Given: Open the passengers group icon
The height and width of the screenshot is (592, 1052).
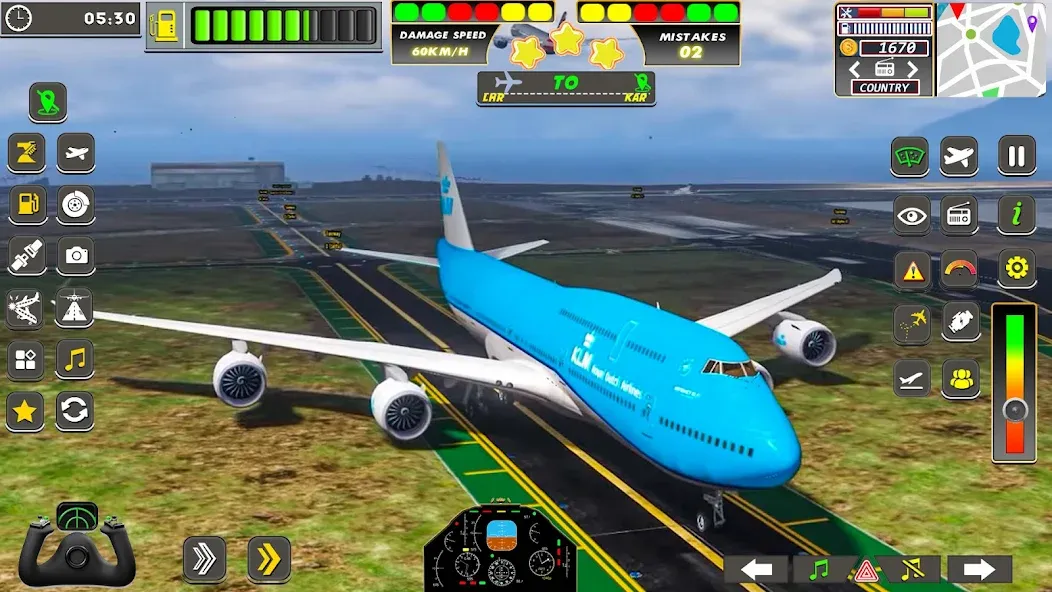Looking at the screenshot, I should click(x=960, y=379).
